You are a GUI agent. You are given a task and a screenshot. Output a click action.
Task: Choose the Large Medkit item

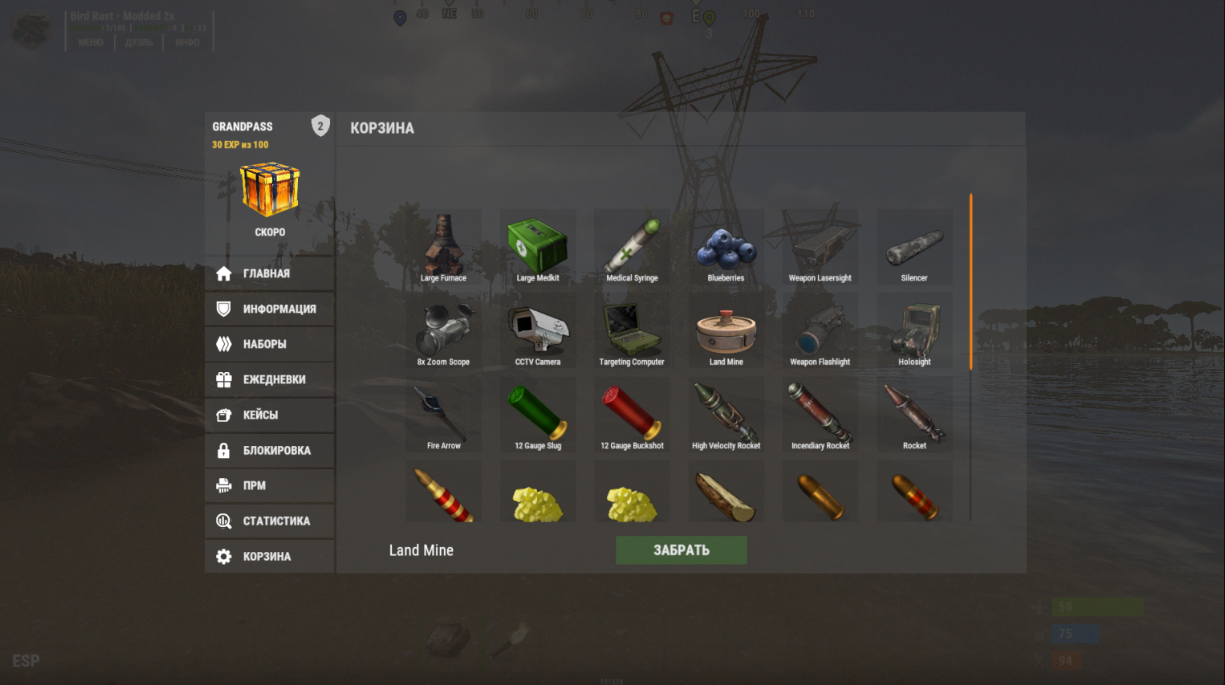click(538, 246)
